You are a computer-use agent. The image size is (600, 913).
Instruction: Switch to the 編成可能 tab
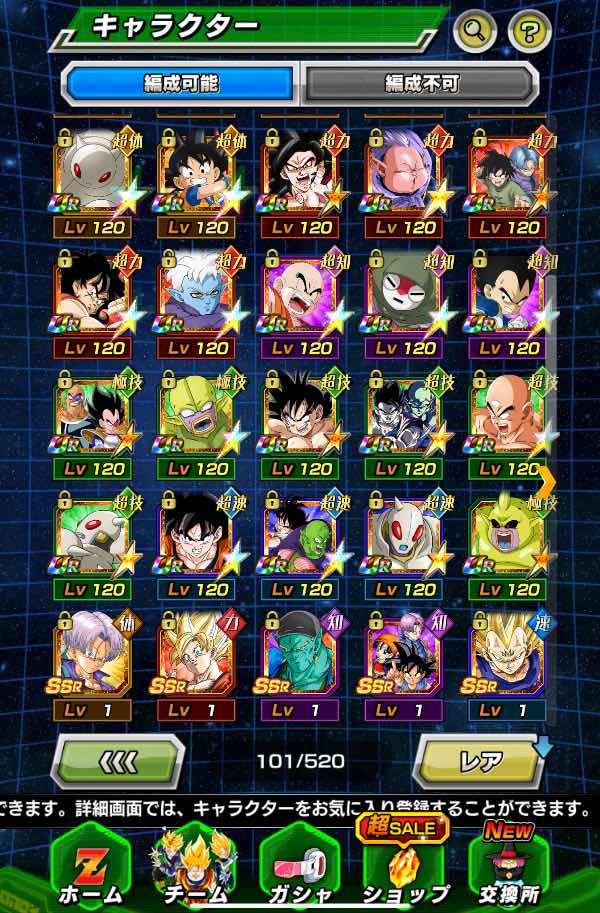pos(180,83)
